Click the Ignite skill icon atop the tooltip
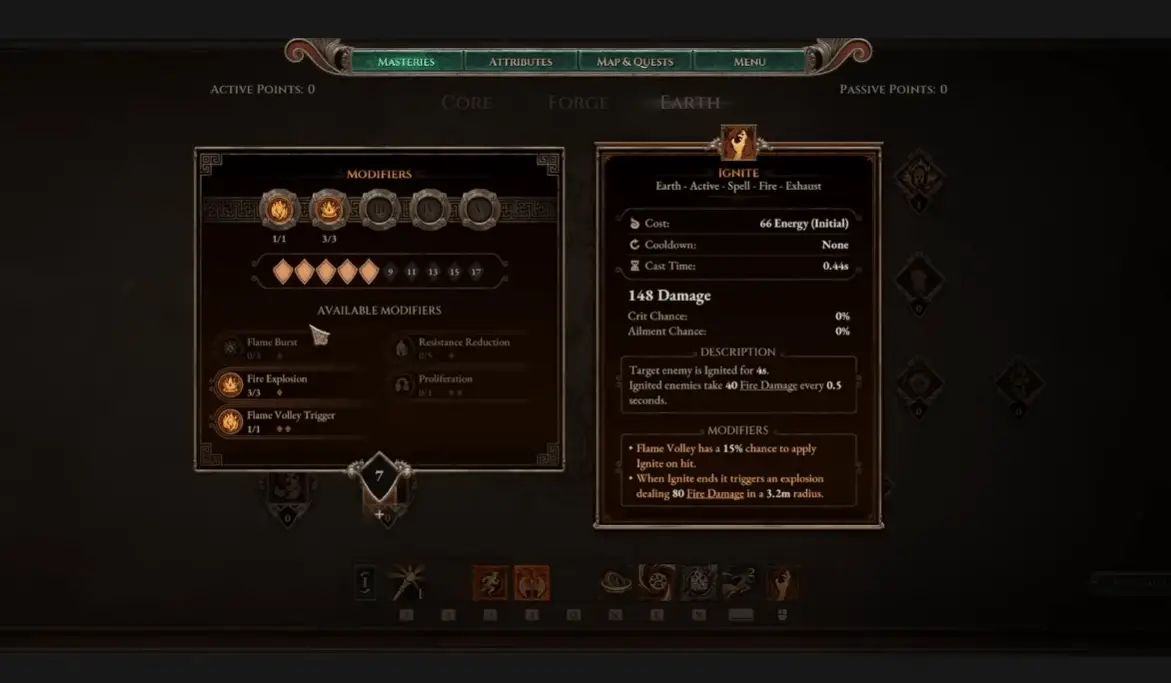This screenshot has width=1171, height=683. 738,143
